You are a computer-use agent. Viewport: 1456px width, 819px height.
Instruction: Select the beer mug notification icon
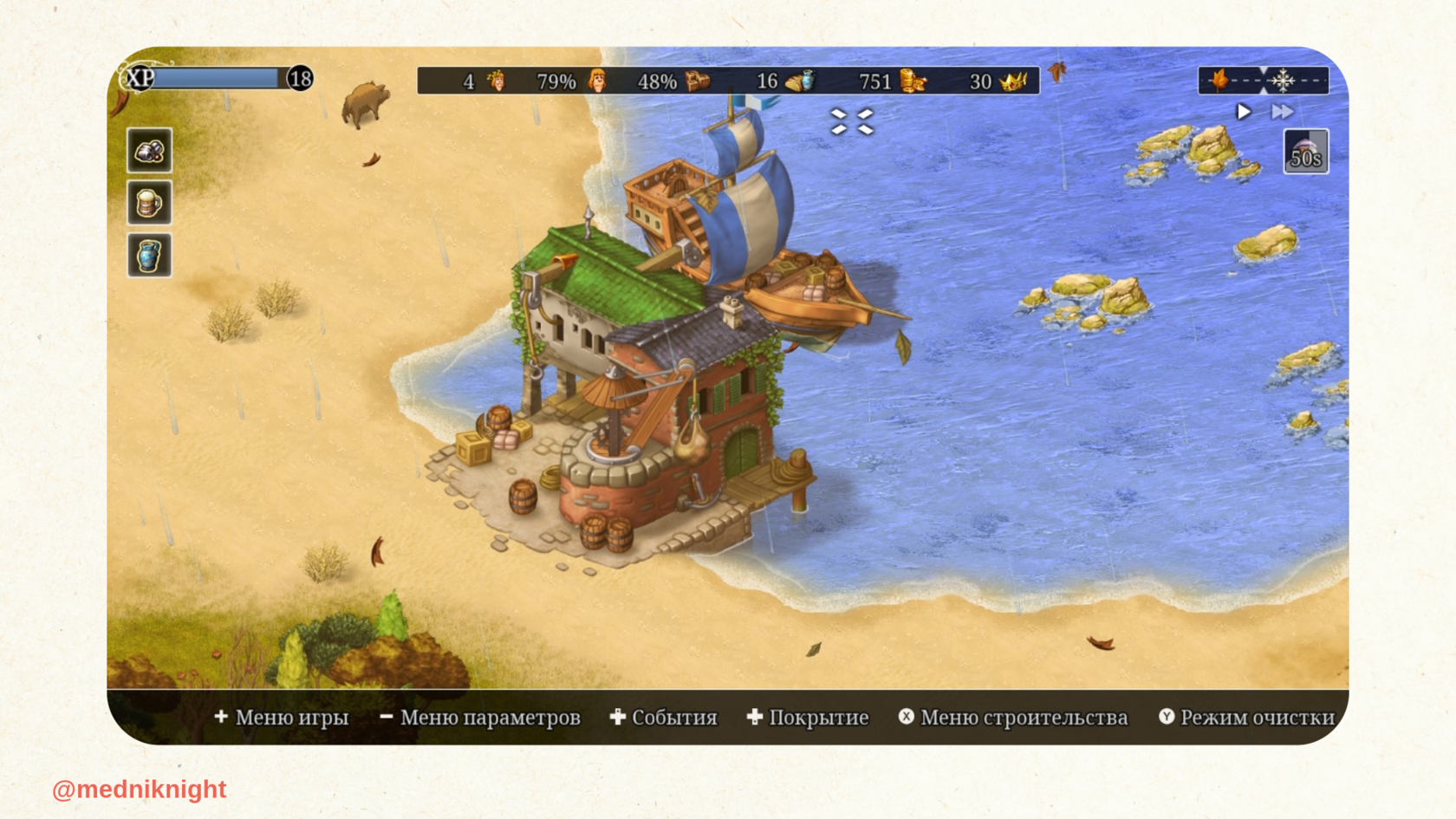[x=149, y=203]
